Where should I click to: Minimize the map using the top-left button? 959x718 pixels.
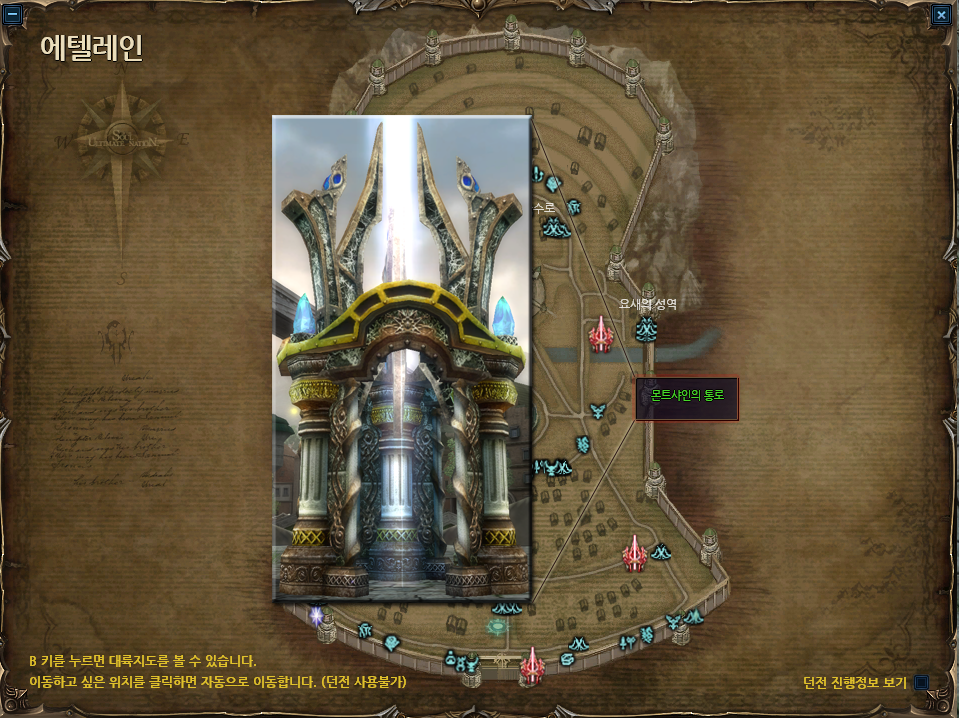pyautogui.click(x=14, y=15)
